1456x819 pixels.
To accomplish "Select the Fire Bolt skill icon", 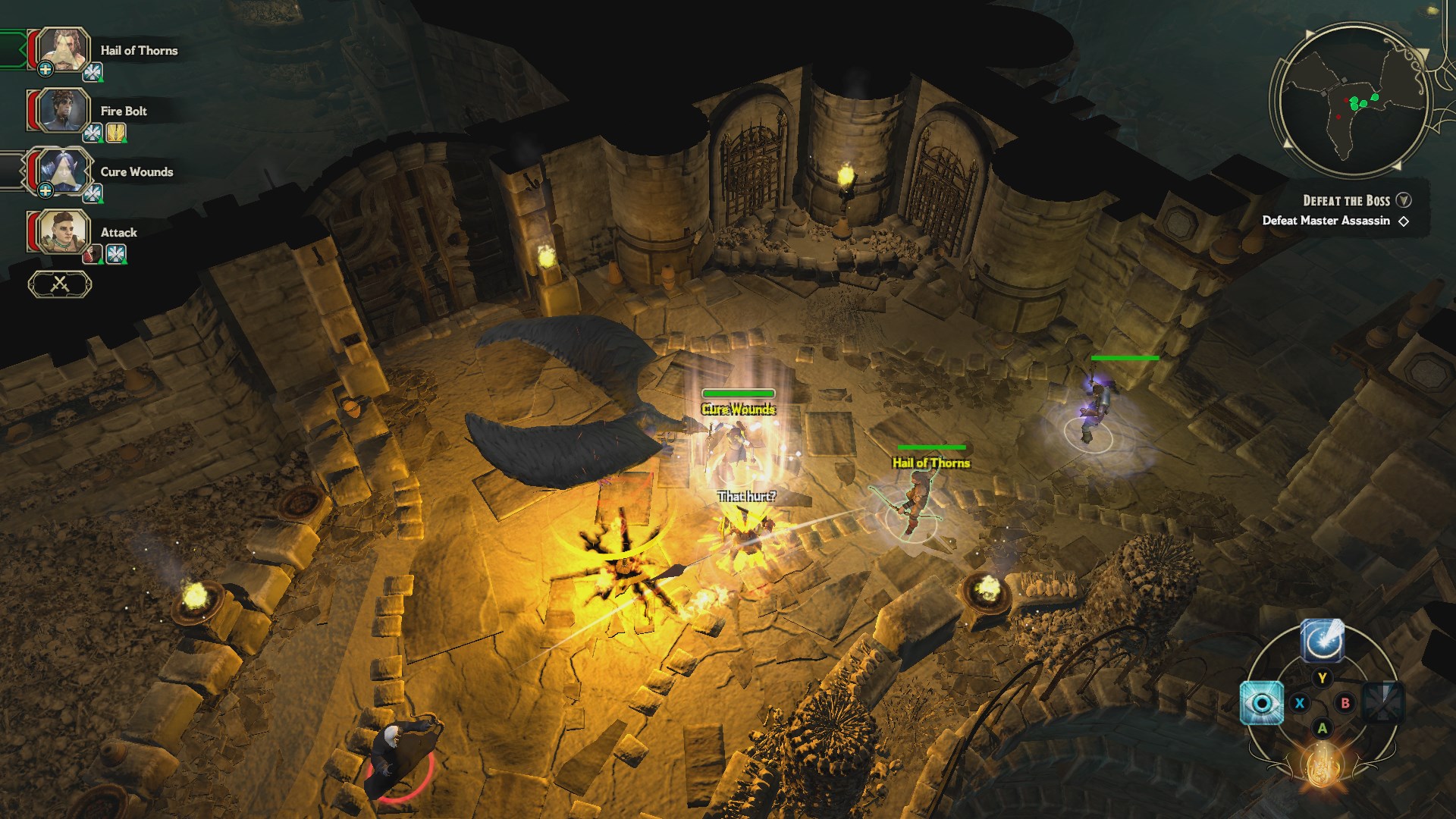I will point(91,132).
